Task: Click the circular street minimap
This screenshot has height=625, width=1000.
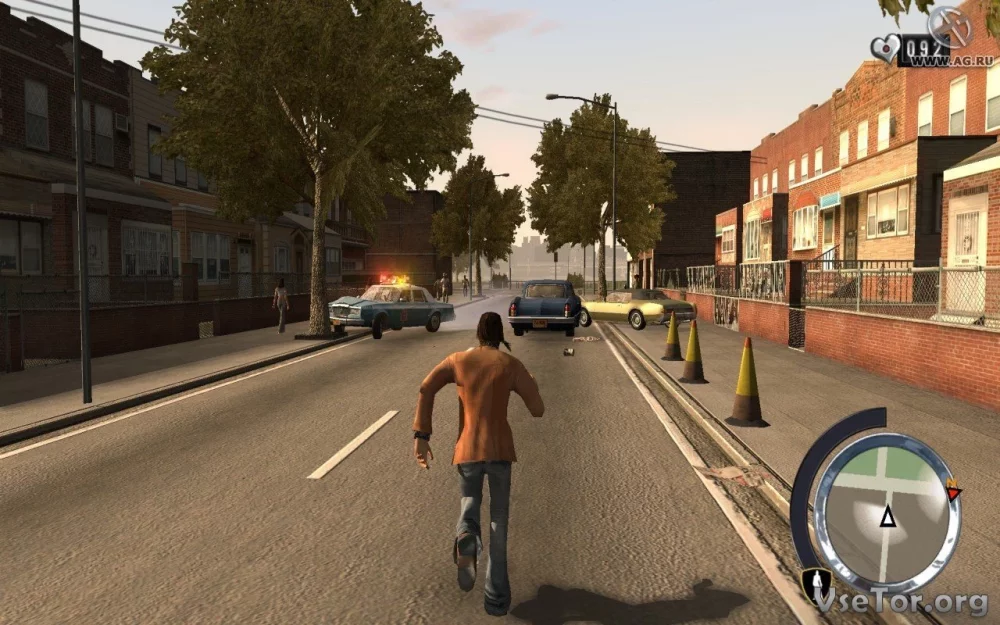Action: pos(886,512)
